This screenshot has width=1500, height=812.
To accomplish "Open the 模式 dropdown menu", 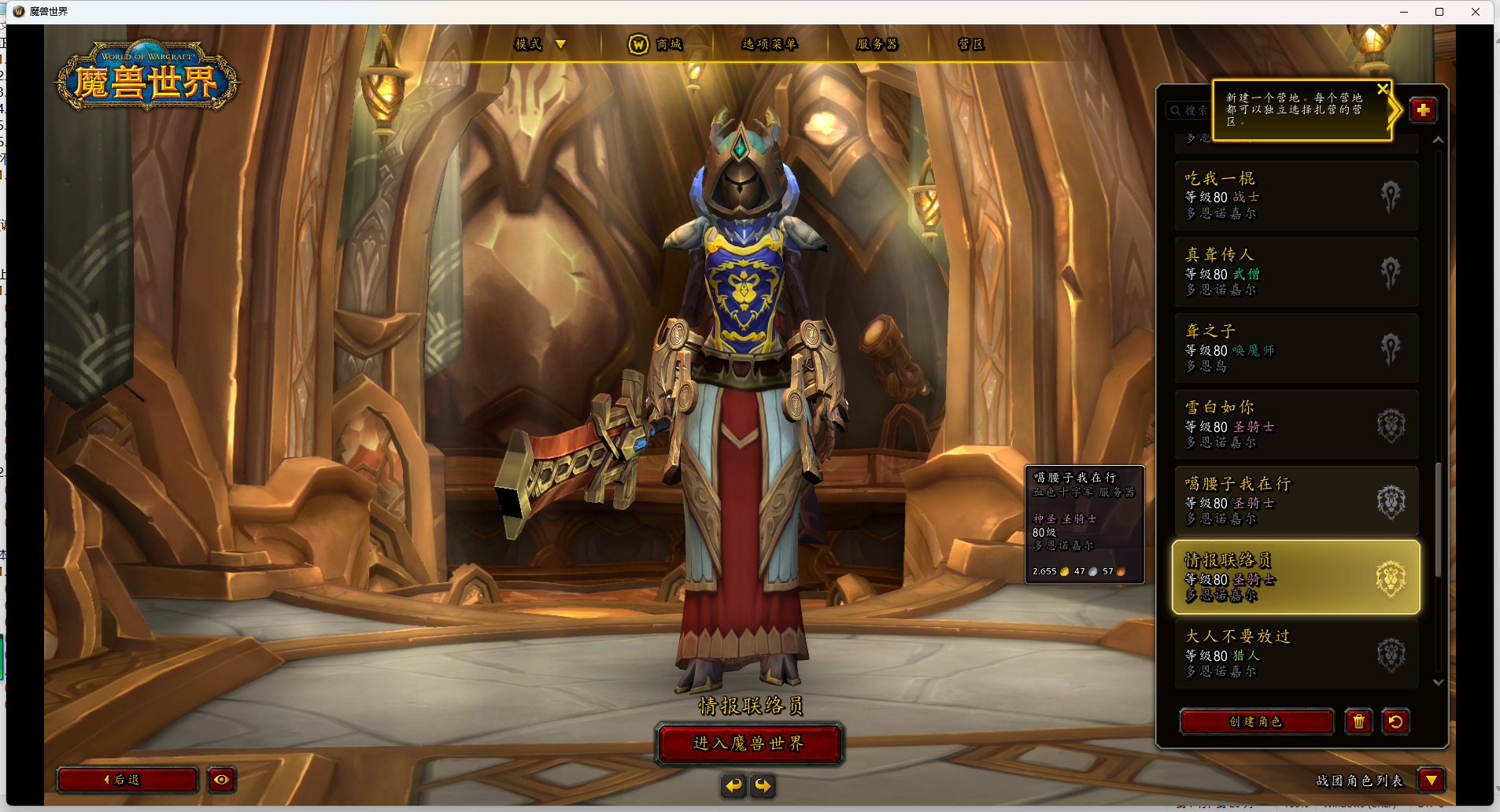I will pos(540,44).
